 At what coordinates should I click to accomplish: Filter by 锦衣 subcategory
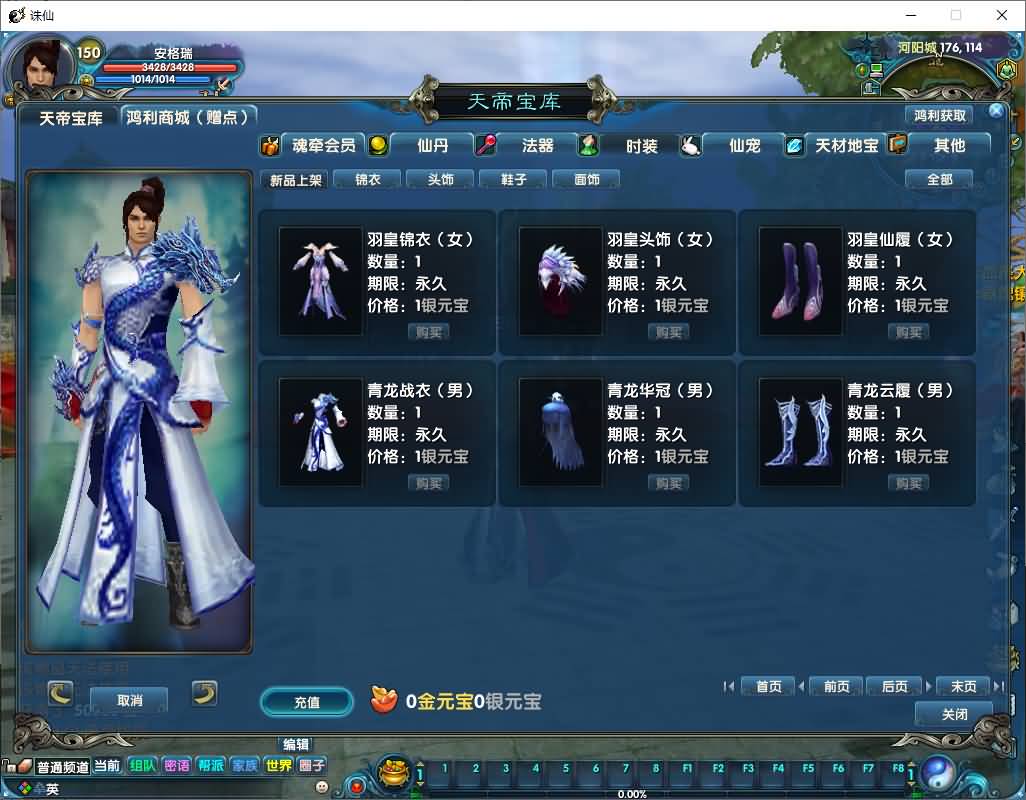coord(368,180)
